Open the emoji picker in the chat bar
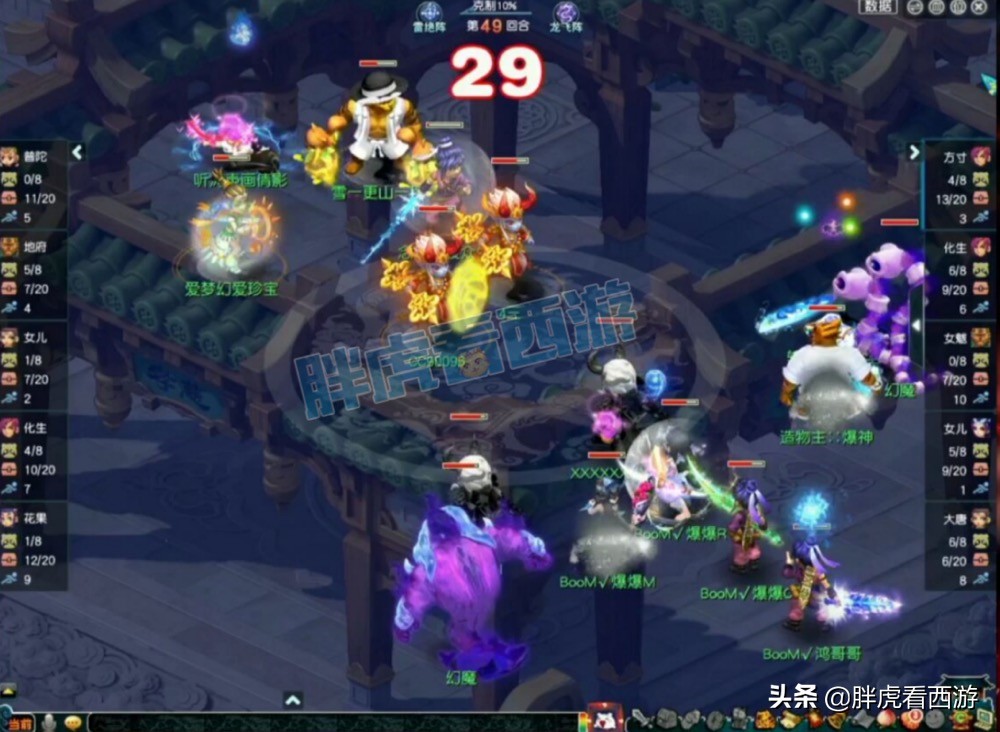Image resolution: width=1000 pixels, height=732 pixels. 73,722
